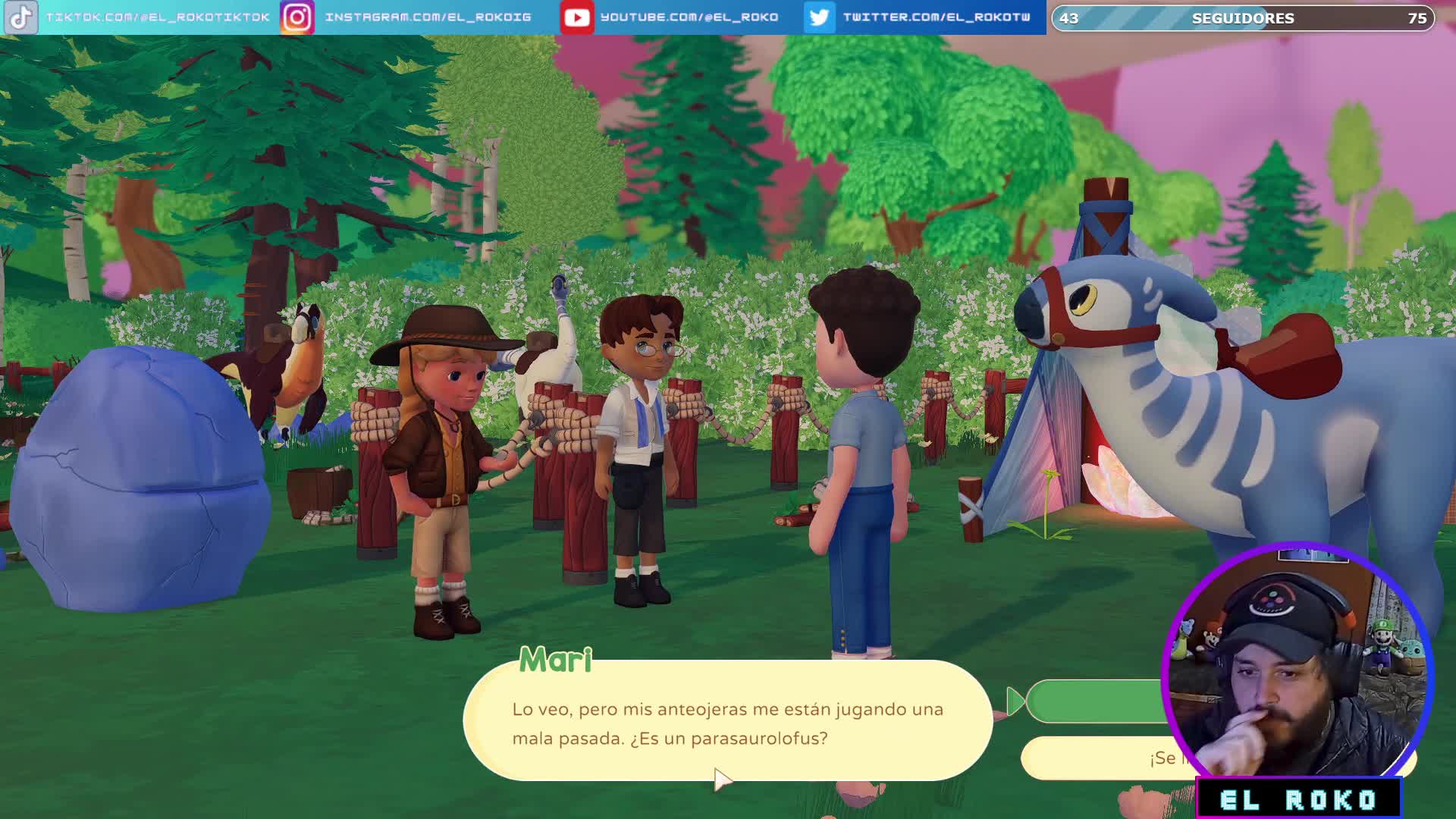This screenshot has height=819, width=1456.
Task: Open the YouTube channel link banner
Action: click(x=671, y=17)
